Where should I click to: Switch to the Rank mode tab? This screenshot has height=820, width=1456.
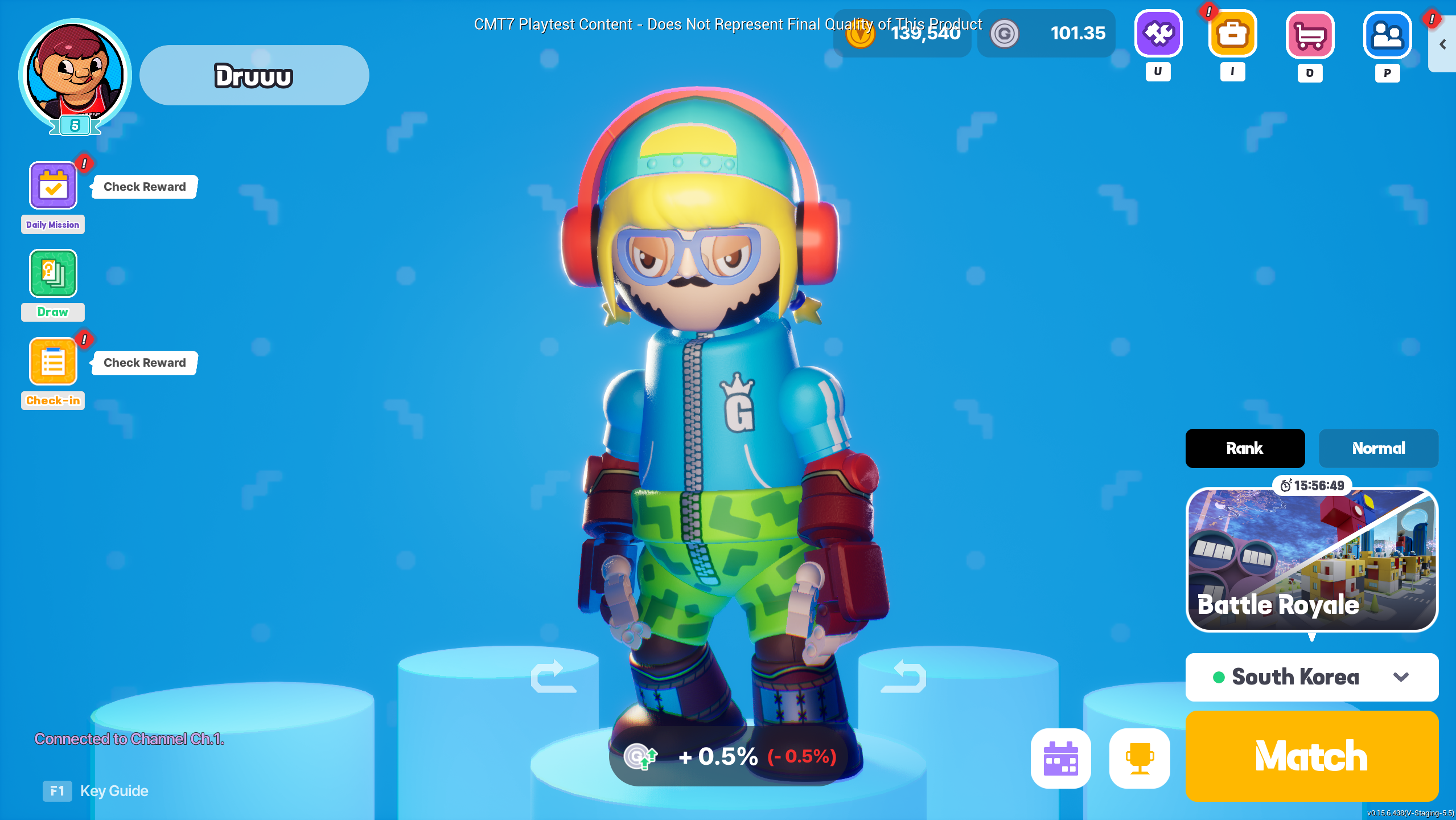click(1245, 448)
